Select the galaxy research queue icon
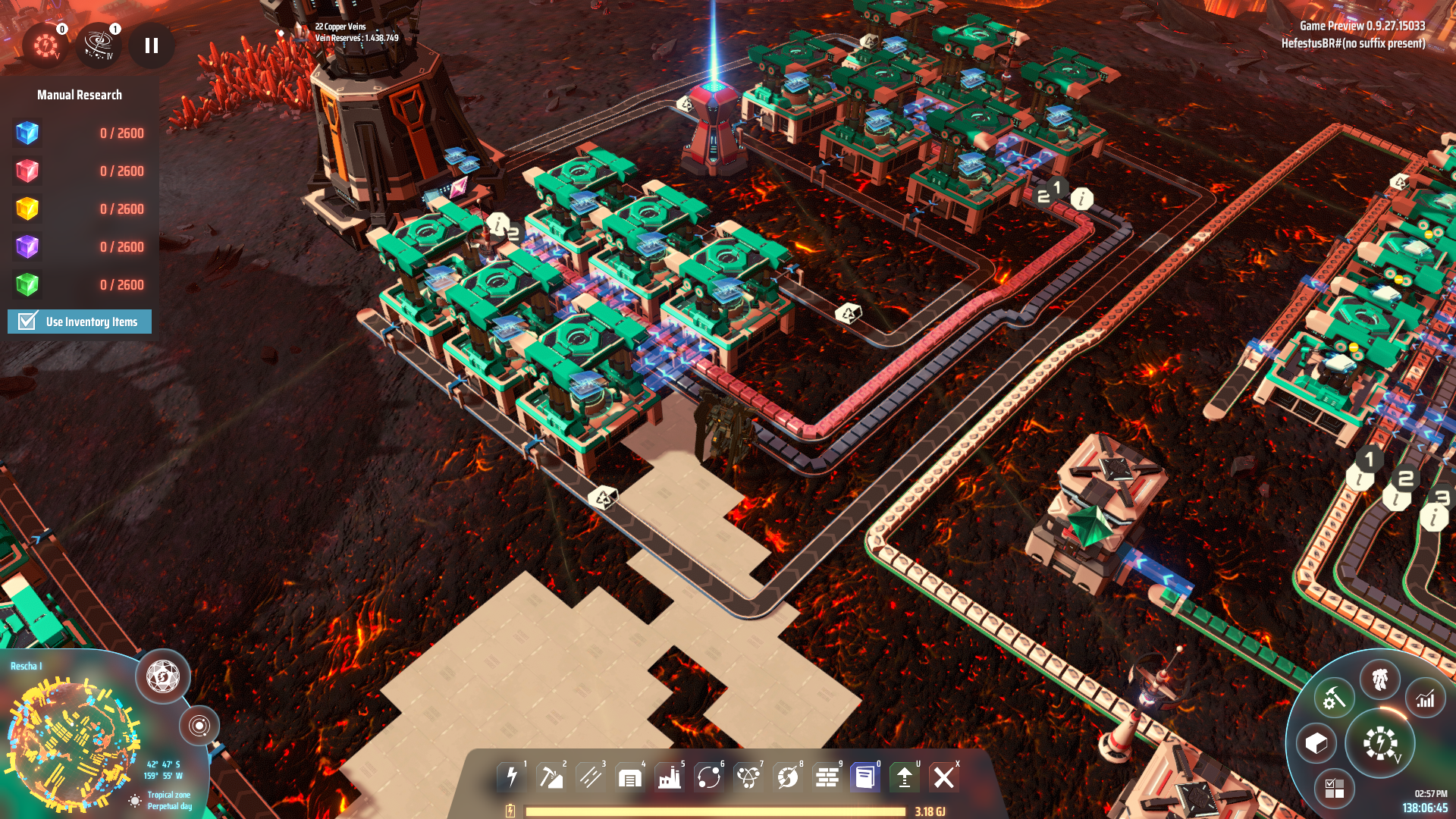This screenshot has width=1456, height=819. [99, 45]
